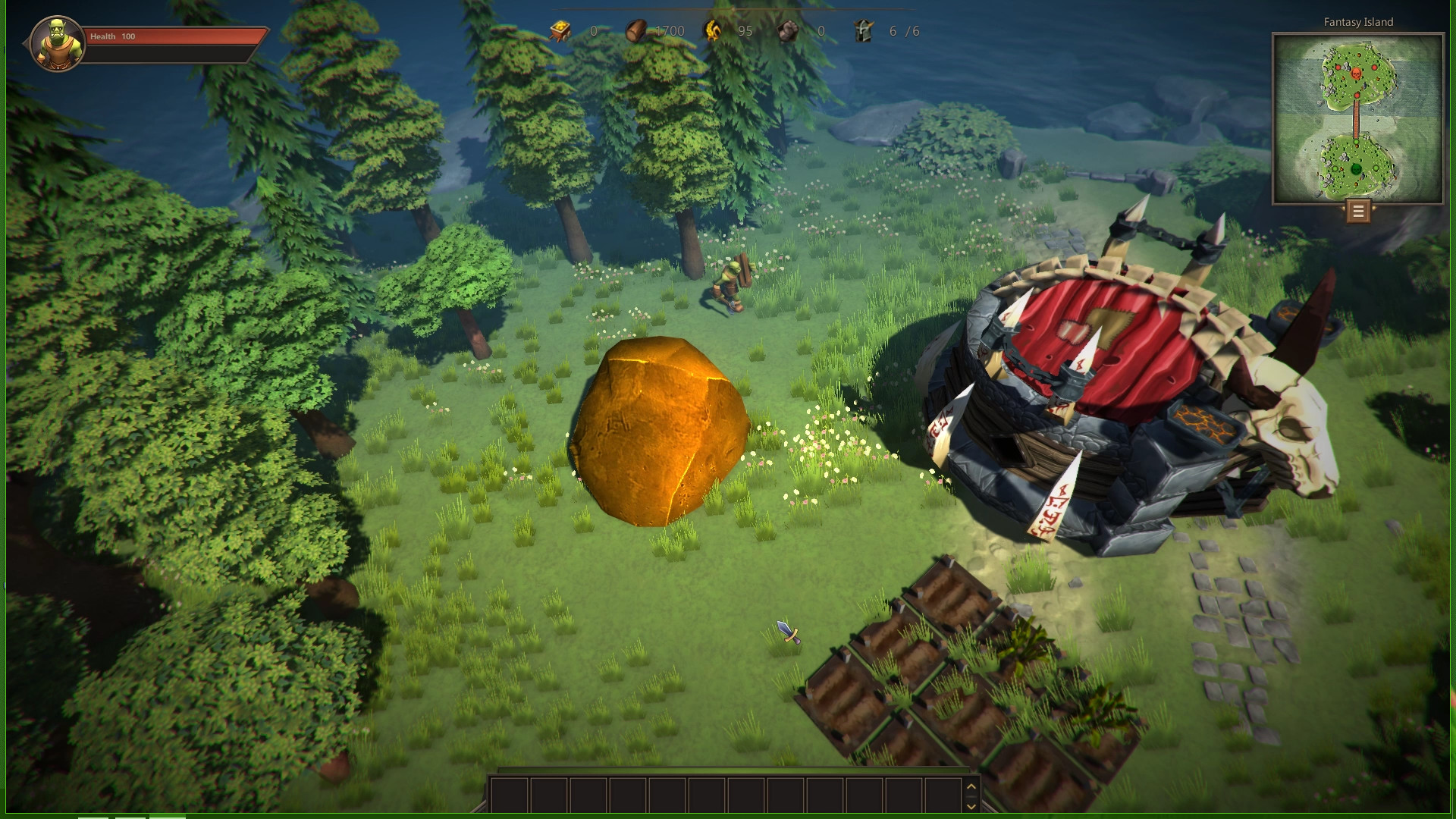Click the Fantasy Island minimap

point(1357,118)
